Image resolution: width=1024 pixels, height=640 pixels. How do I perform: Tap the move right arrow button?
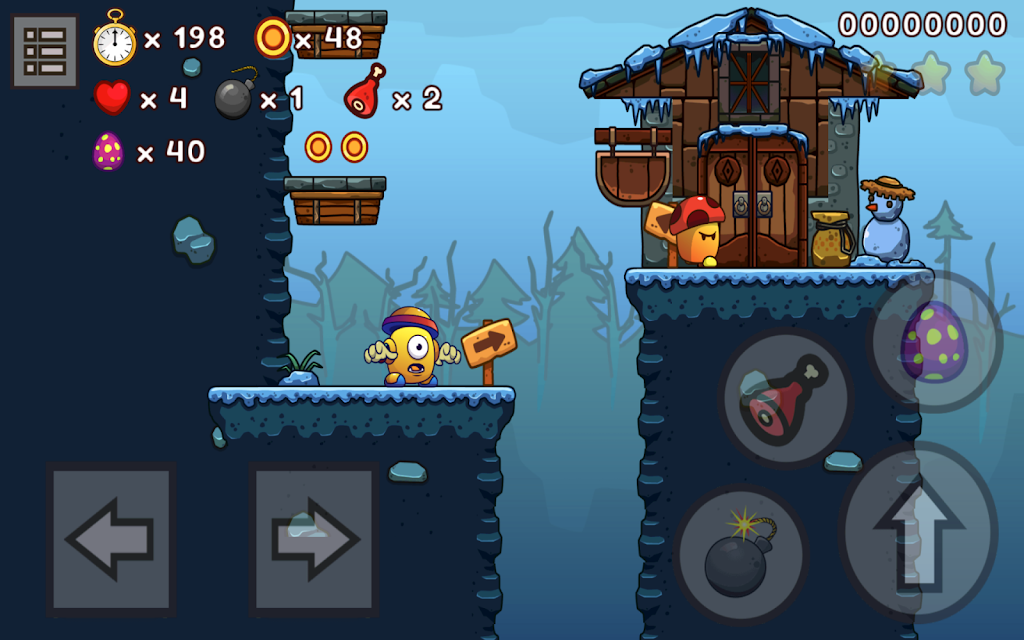coord(314,539)
